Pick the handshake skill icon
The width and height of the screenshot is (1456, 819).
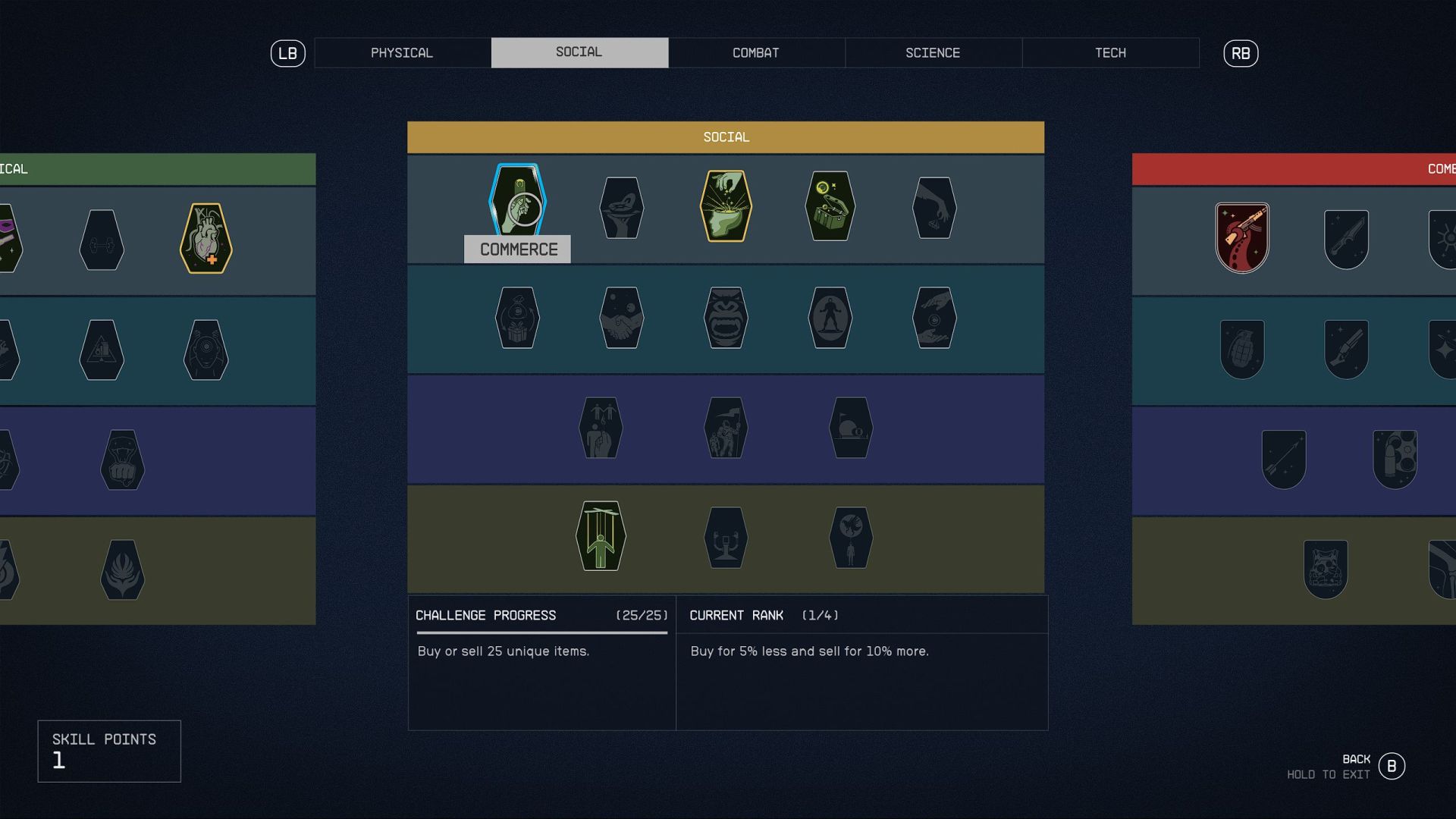(x=622, y=318)
